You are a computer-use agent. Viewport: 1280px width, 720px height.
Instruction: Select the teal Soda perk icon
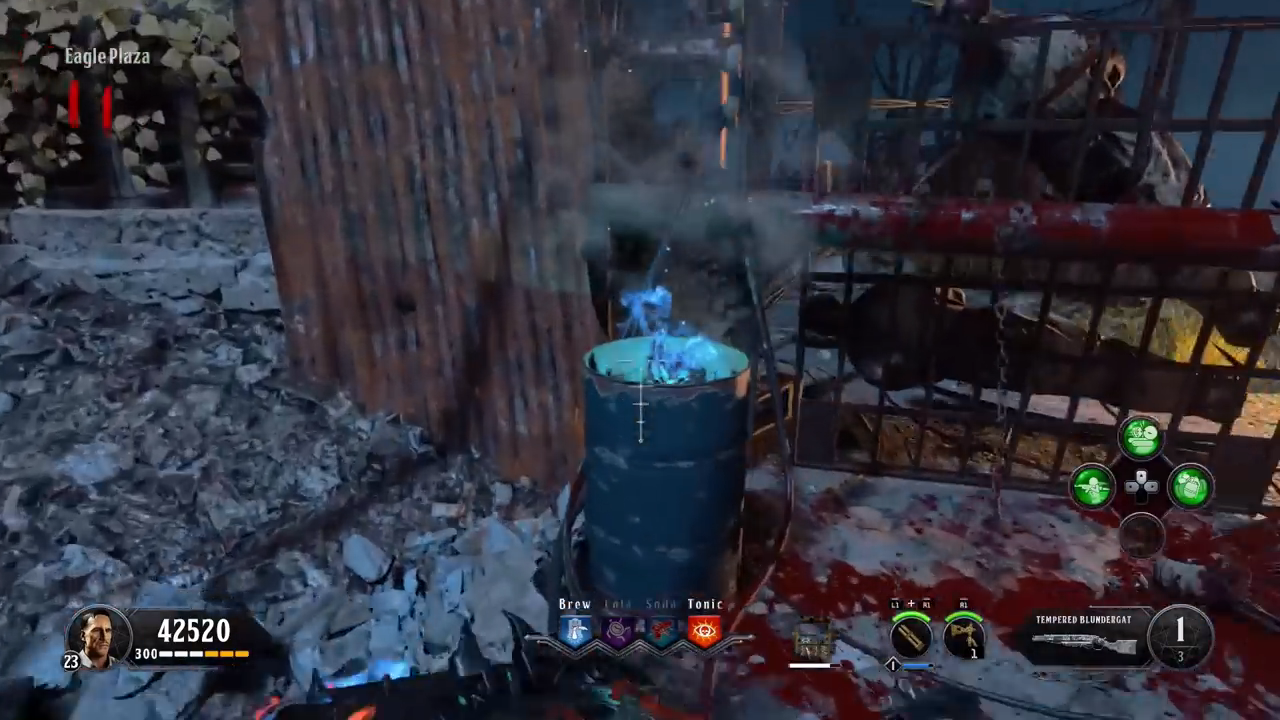click(x=661, y=631)
